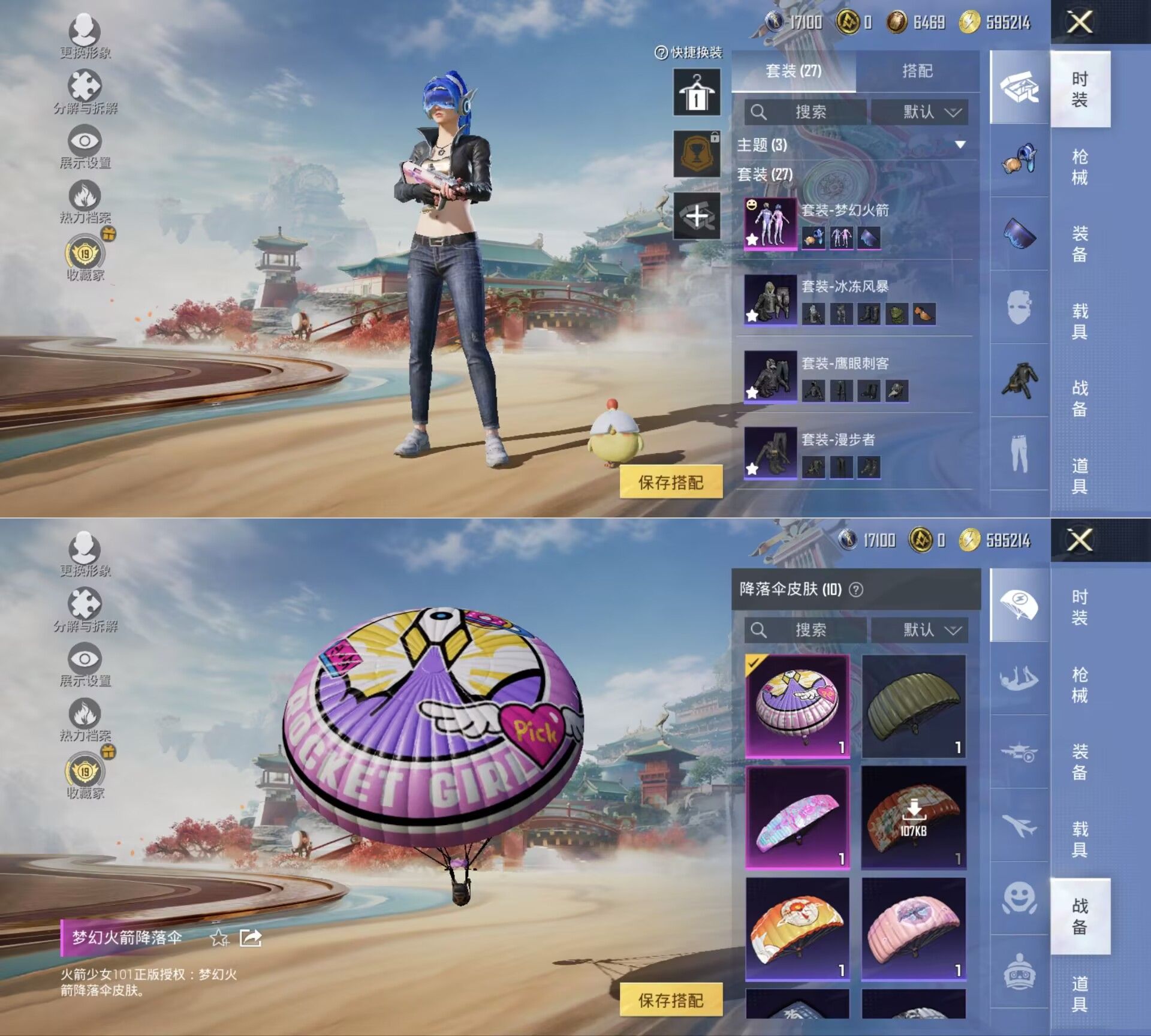Equip the orange and white parachute skin
This screenshot has height=1036, width=1151.
click(x=797, y=928)
